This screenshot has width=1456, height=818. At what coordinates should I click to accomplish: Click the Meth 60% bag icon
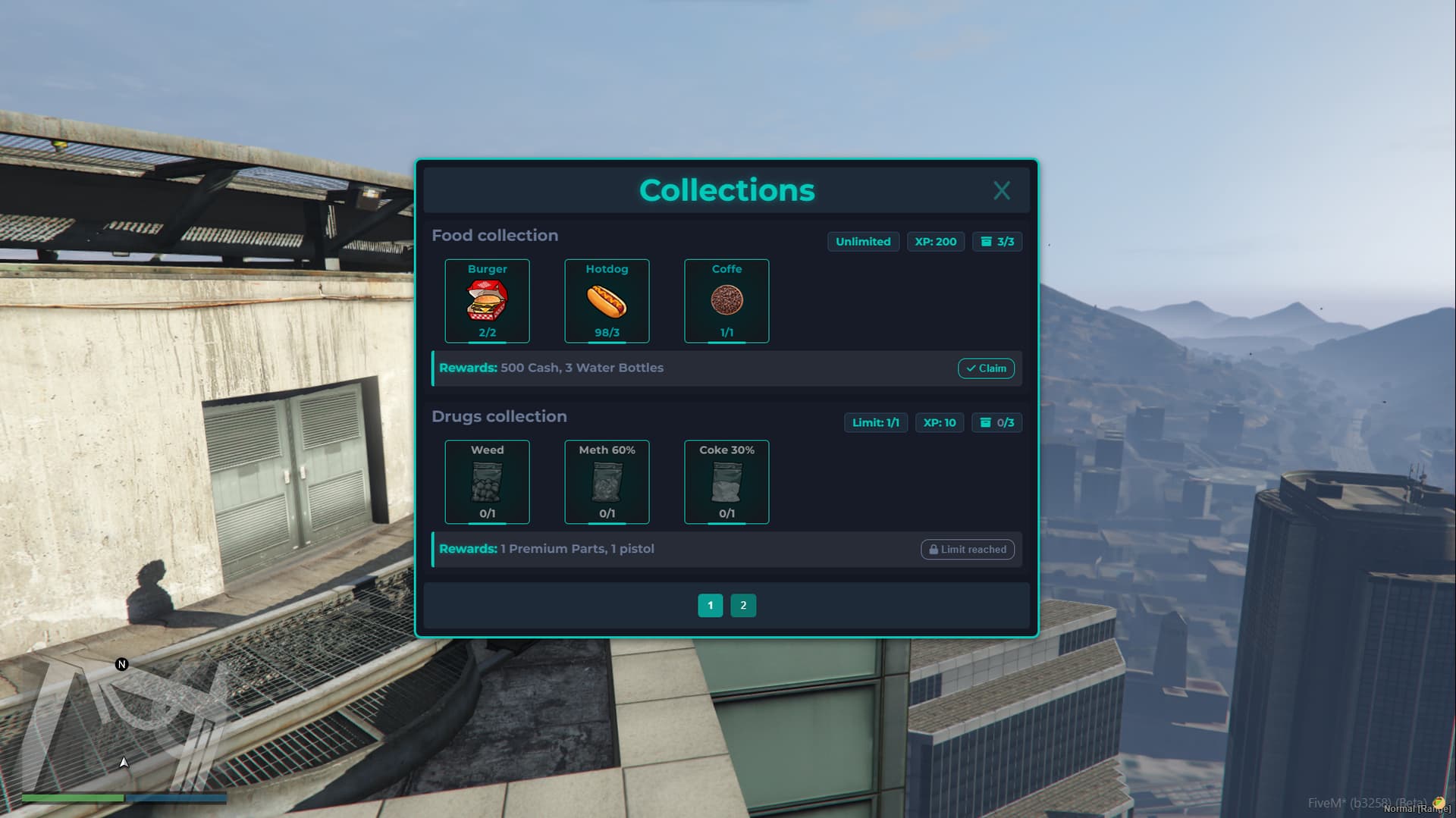tap(606, 483)
